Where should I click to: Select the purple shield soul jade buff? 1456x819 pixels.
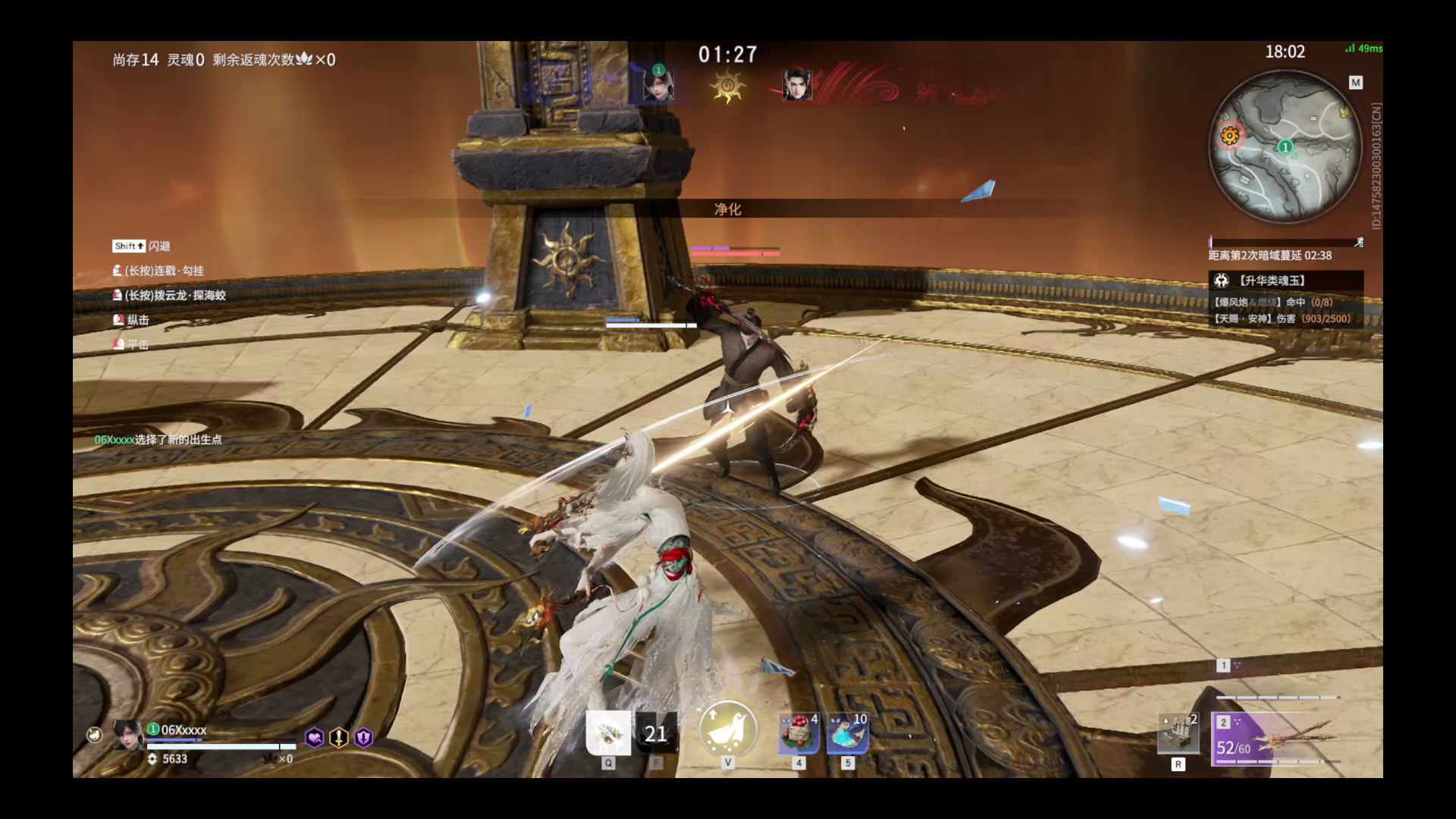(363, 737)
